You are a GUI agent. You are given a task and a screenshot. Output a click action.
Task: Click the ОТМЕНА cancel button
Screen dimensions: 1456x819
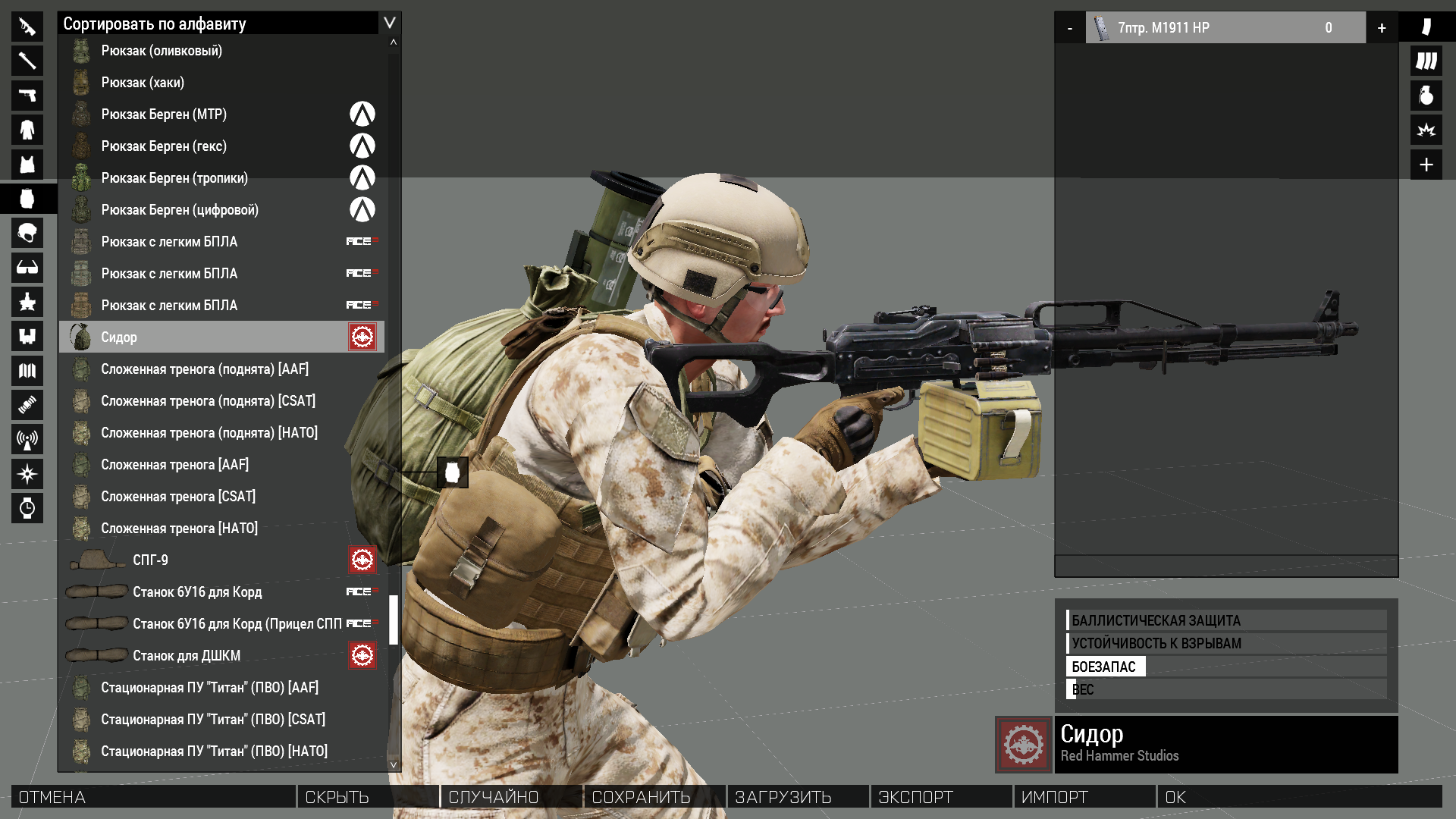tap(153, 797)
